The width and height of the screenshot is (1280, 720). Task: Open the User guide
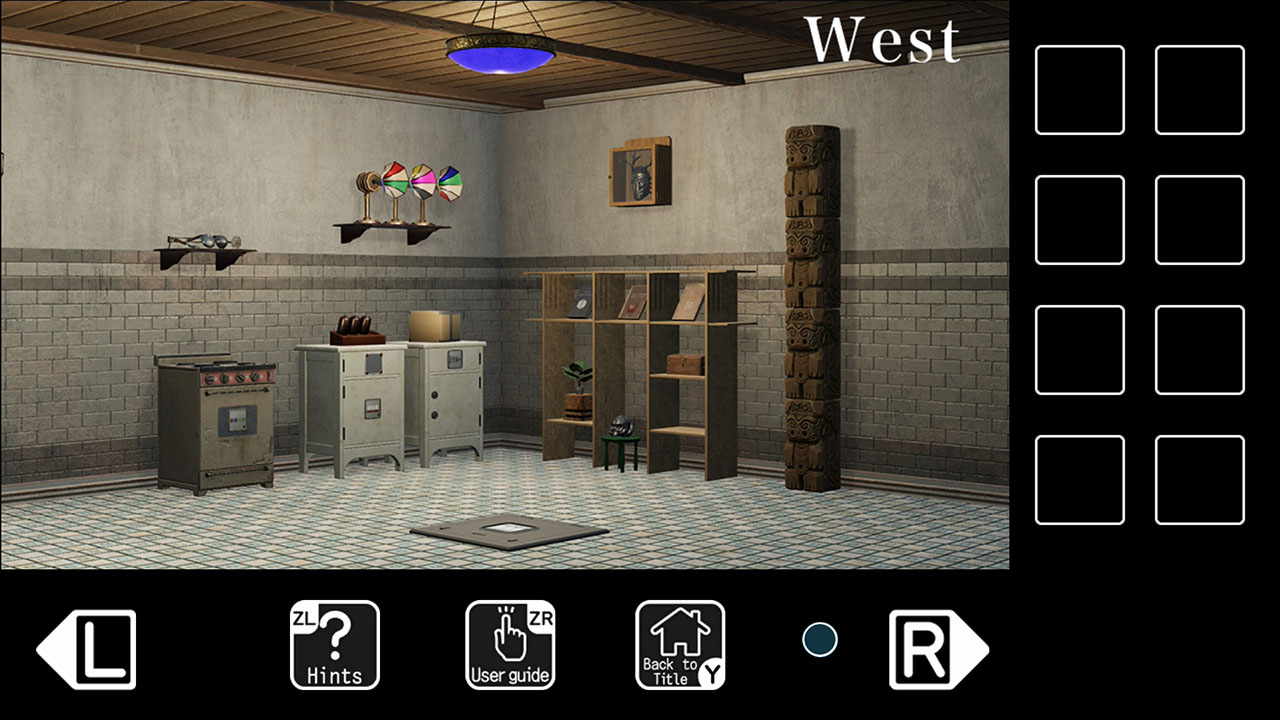510,645
